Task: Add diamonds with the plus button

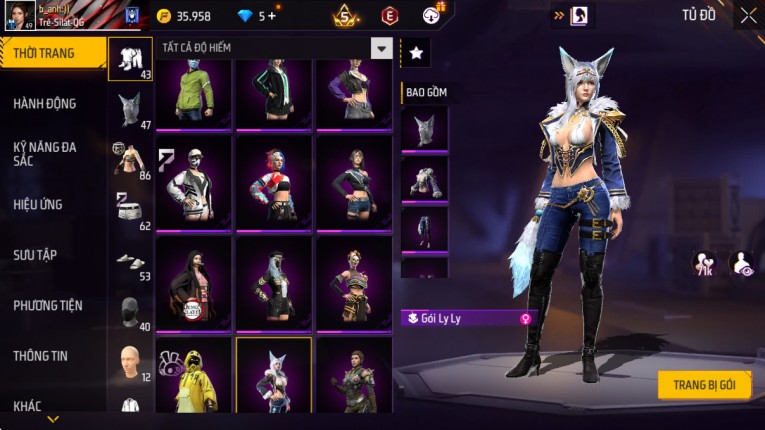Action: [x=270, y=16]
